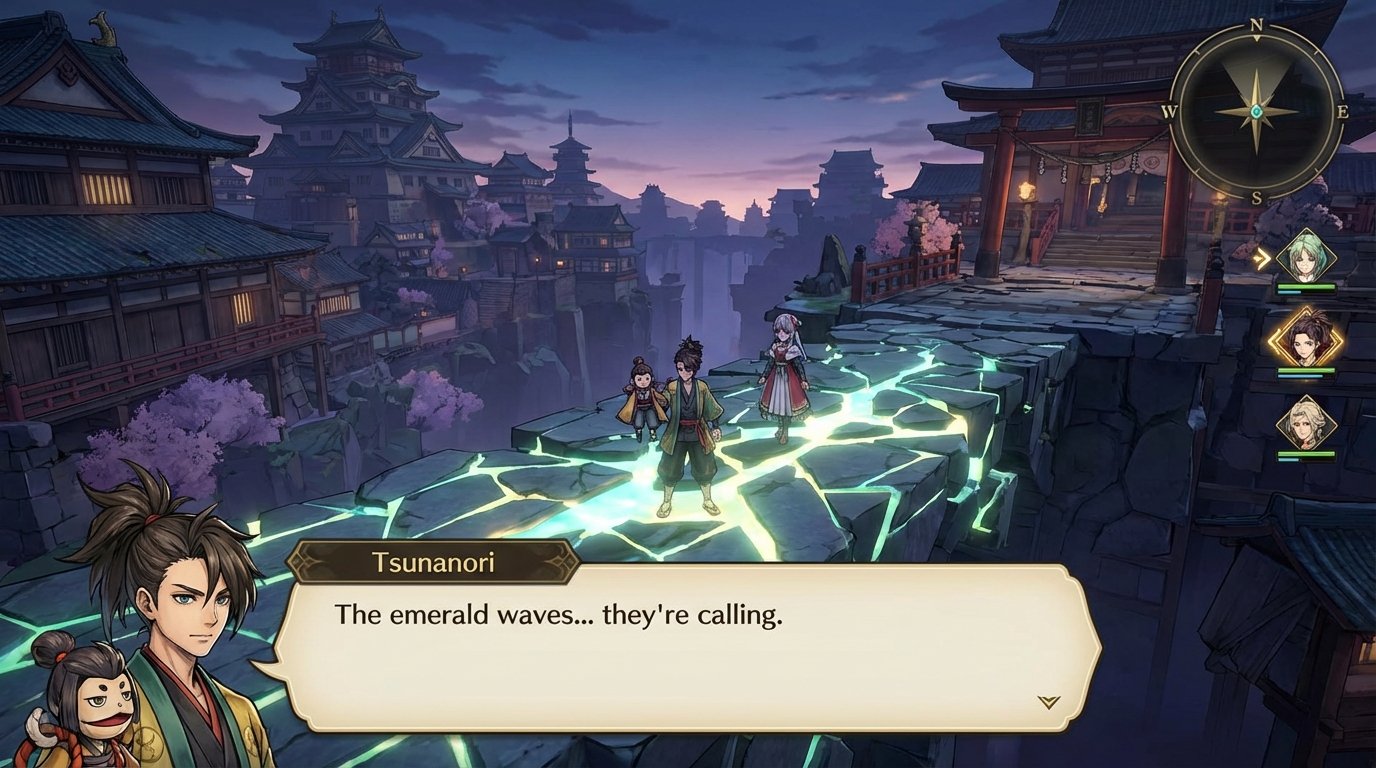Click the Tsunanori name plate banner
The height and width of the screenshot is (768, 1376).
(433, 563)
